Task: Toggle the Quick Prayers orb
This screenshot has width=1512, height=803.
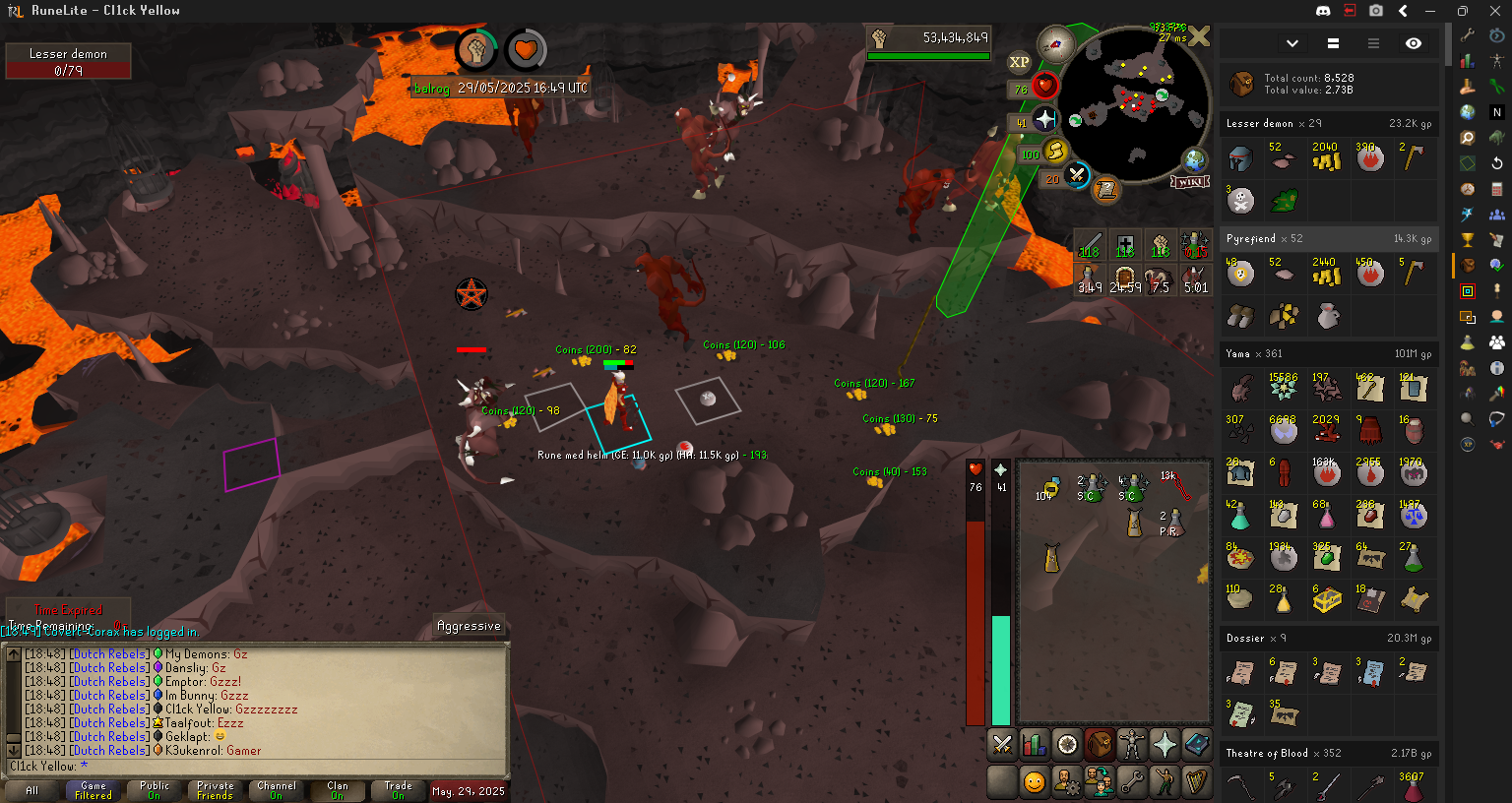Action: pyautogui.click(x=1044, y=121)
